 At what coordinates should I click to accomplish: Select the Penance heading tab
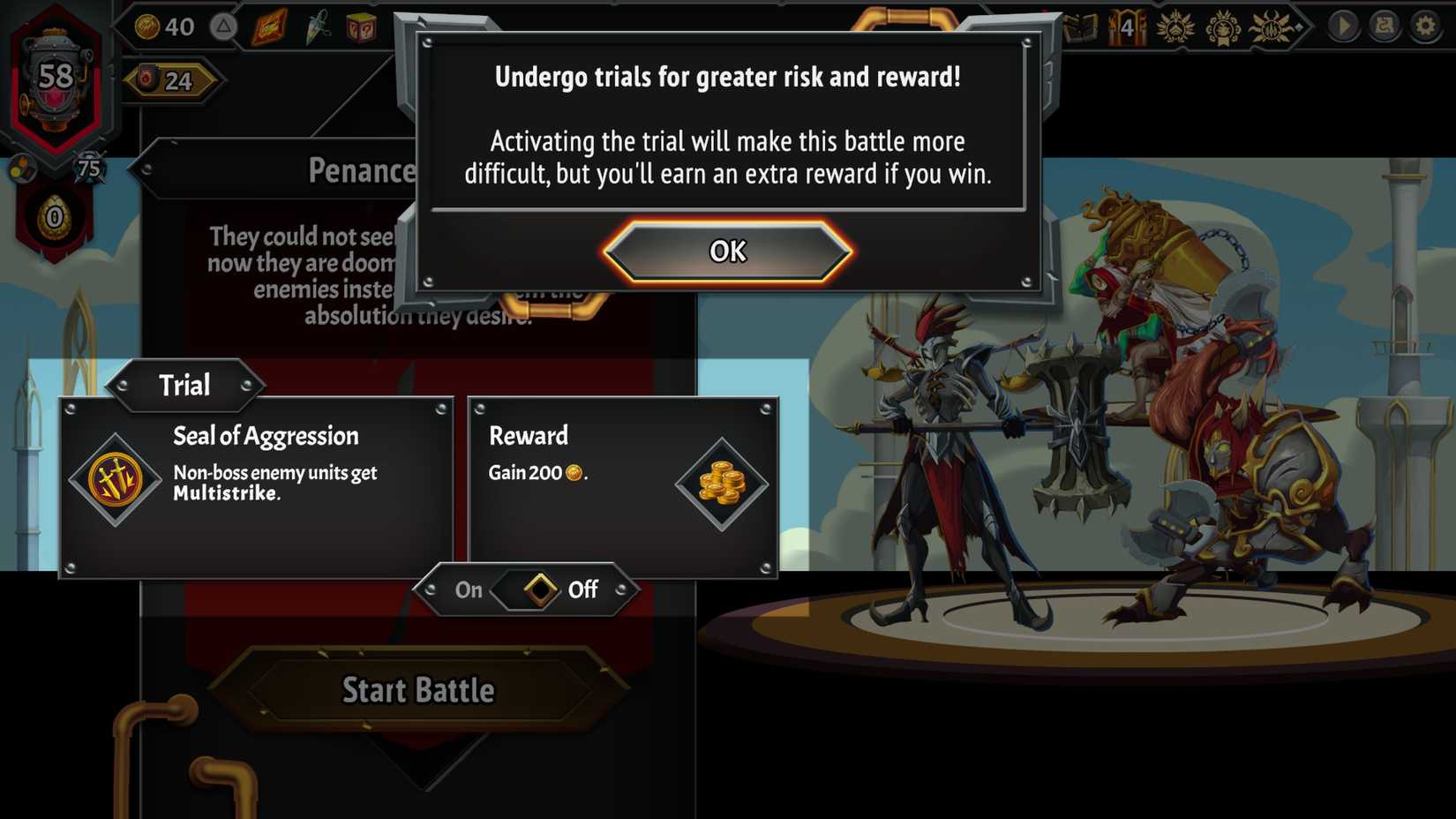pyautogui.click(x=362, y=170)
